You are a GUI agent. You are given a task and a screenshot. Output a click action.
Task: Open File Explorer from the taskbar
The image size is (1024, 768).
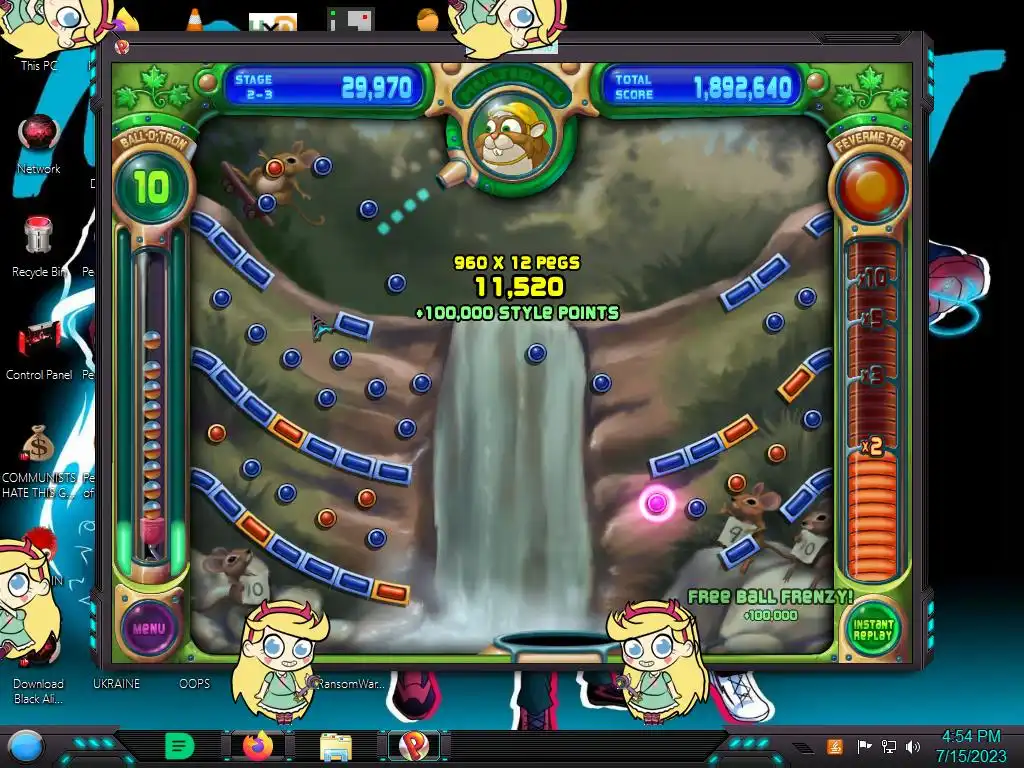coord(335,746)
